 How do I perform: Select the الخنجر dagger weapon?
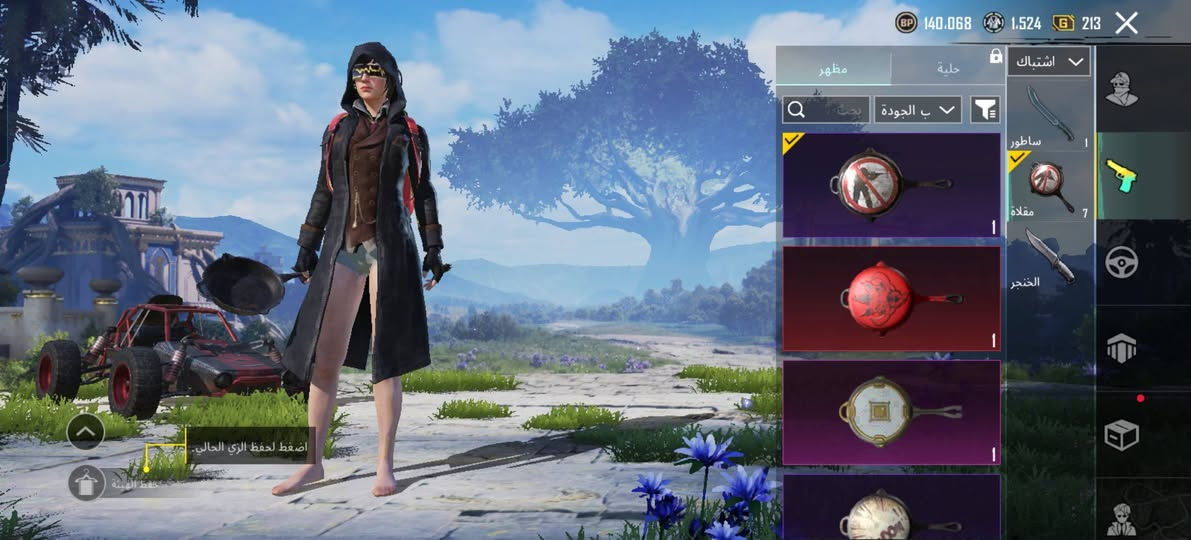[x=1050, y=256]
